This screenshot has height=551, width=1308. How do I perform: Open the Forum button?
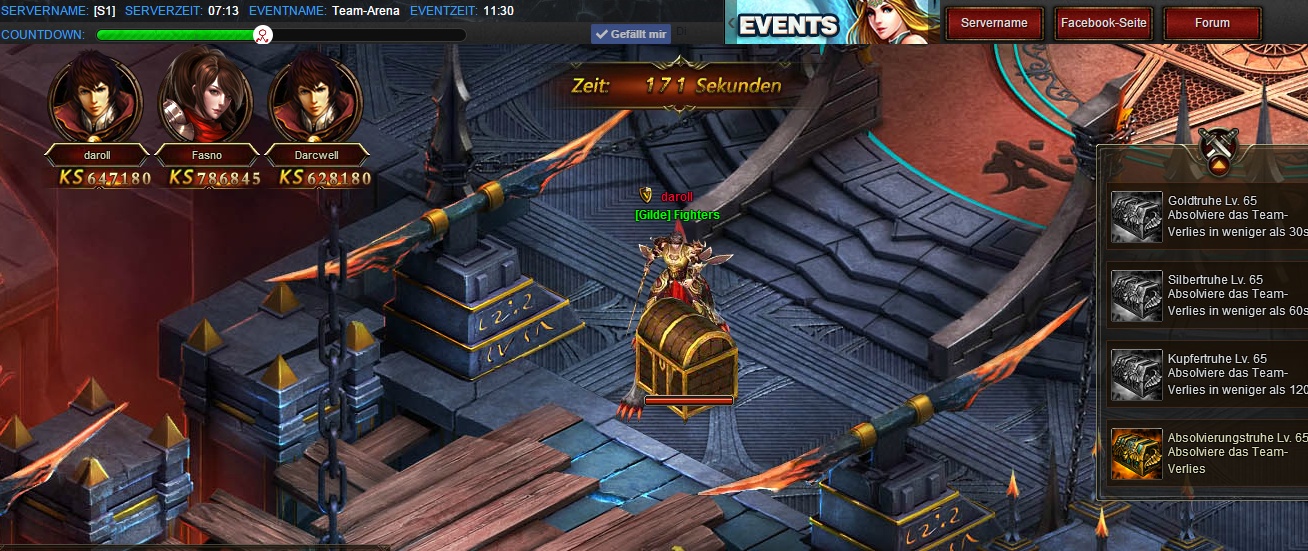pyautogui.click(x=1213, y=23)
